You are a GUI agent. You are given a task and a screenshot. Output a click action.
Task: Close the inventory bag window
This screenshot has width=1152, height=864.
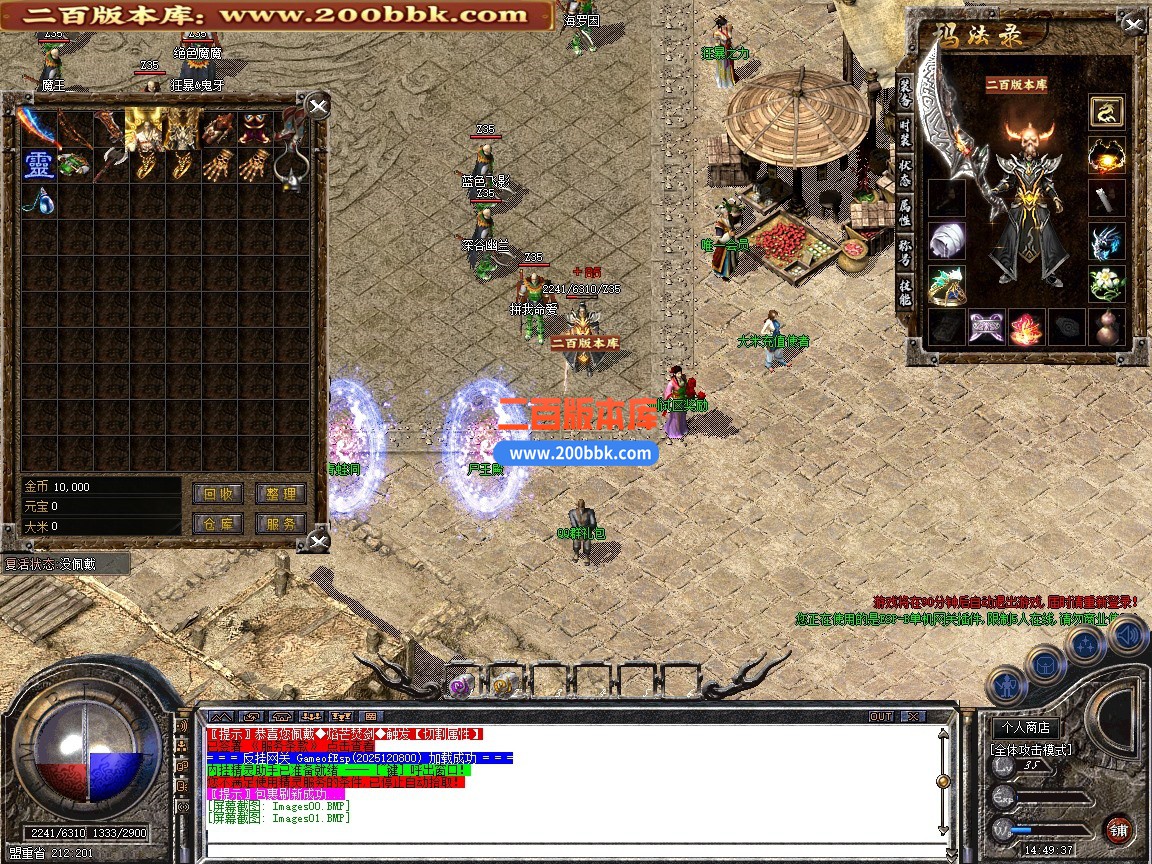tap(317, 106)
